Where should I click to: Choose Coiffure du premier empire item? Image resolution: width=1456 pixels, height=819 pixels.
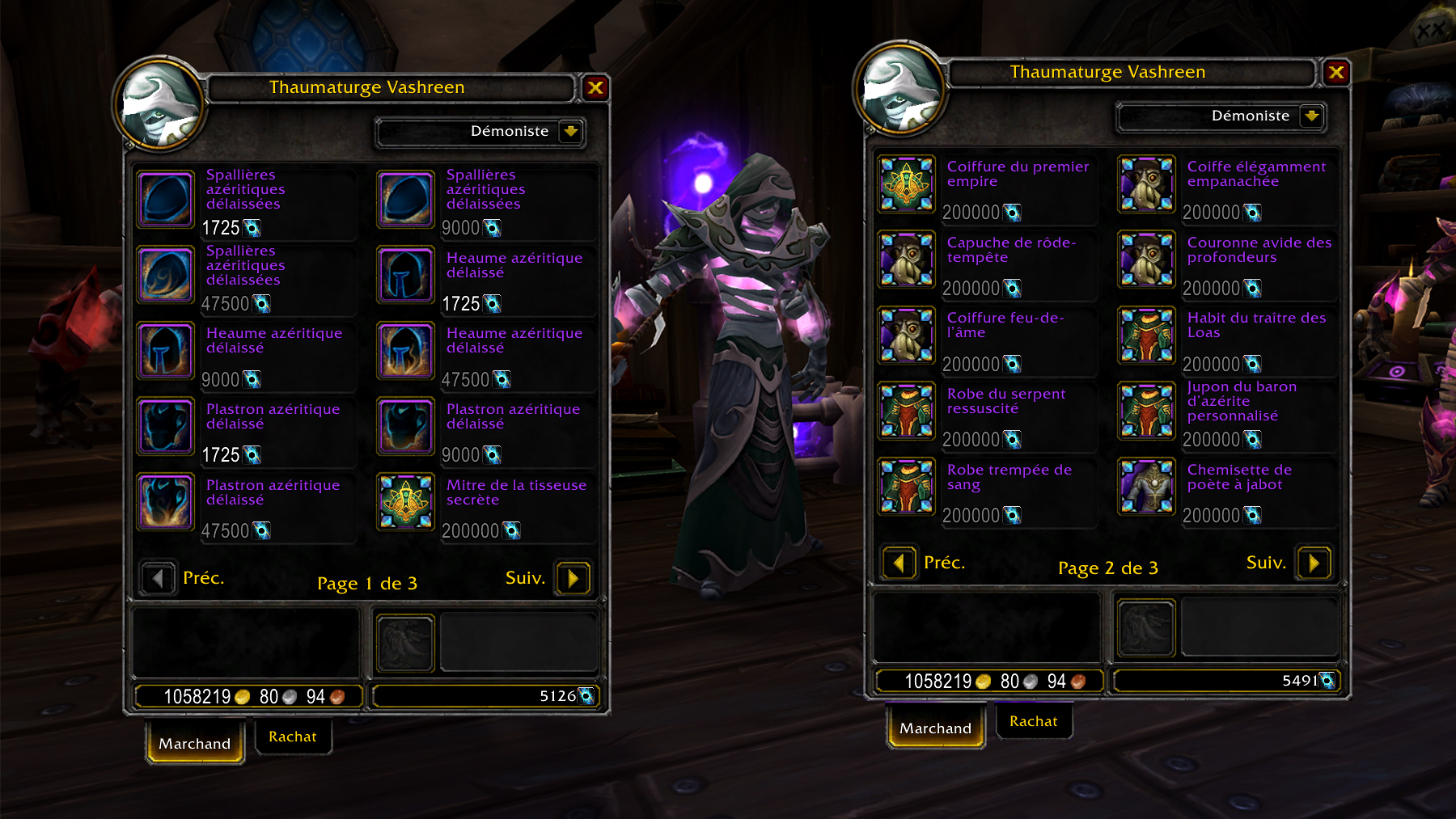907,184
